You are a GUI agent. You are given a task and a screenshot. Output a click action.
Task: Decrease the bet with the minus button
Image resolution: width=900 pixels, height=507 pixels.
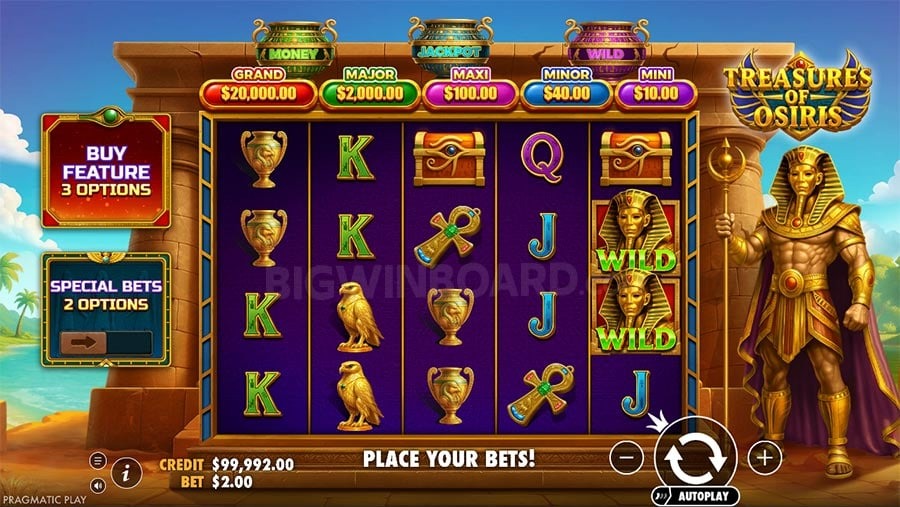(x=626, y=457)
